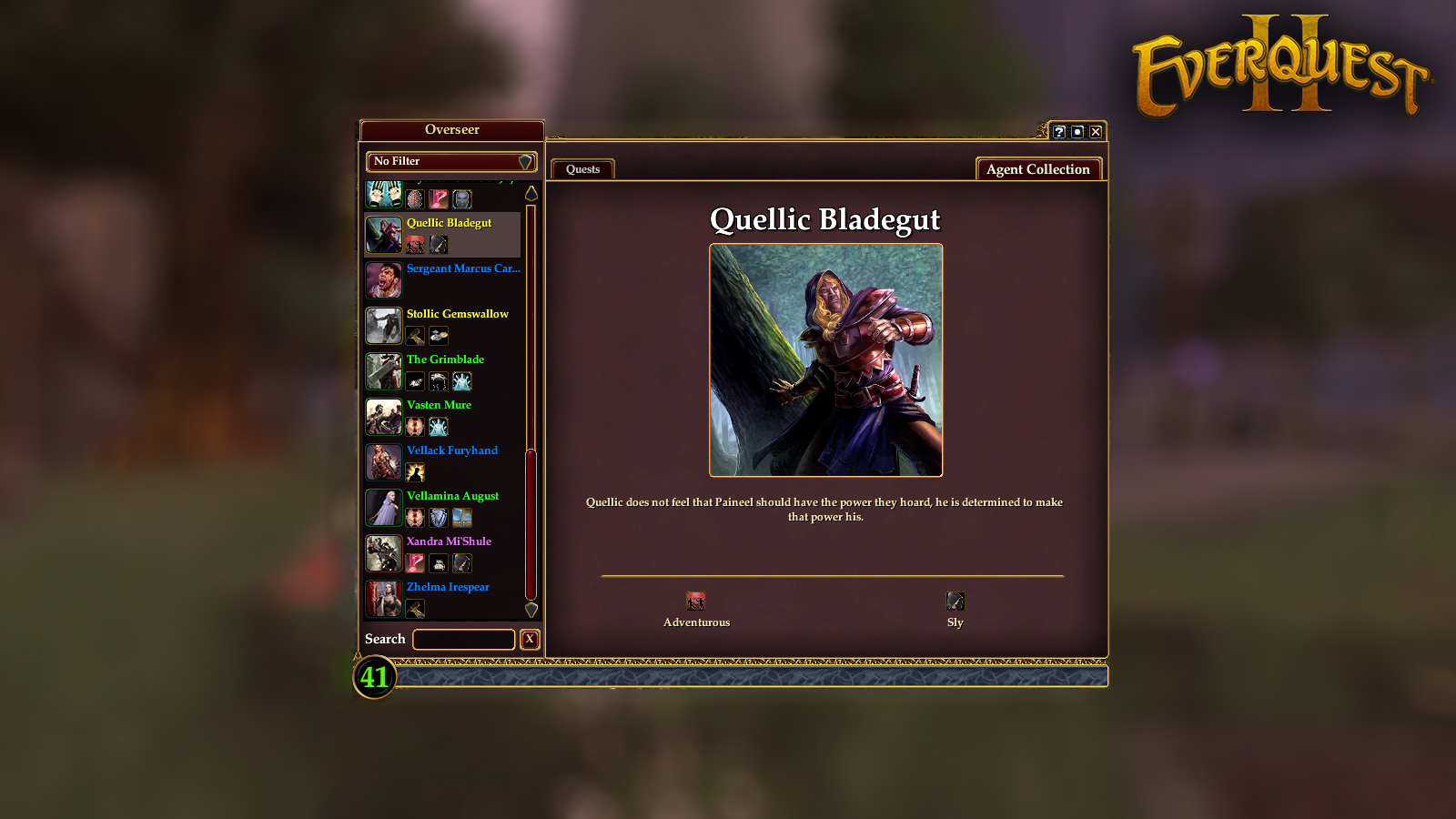The height and width of the screenshot is (819, 1456).
Task: Click the Sly trait icon
Action: tap(955, 602)
